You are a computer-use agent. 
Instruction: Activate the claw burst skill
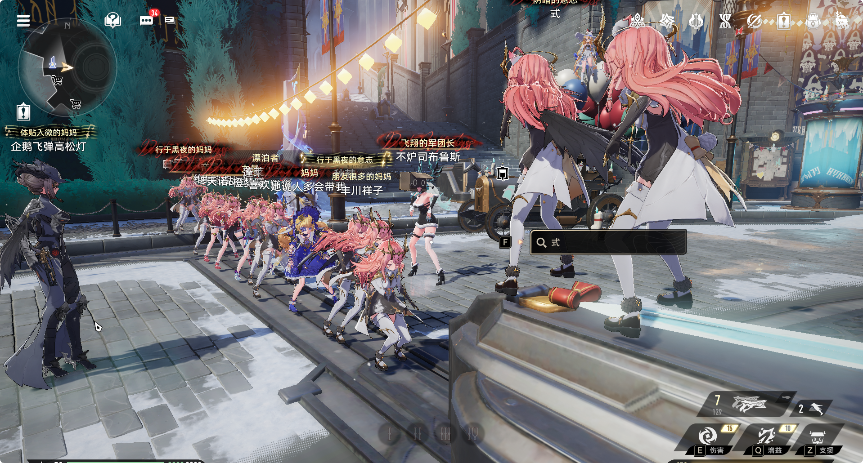[x=767, y=437]
